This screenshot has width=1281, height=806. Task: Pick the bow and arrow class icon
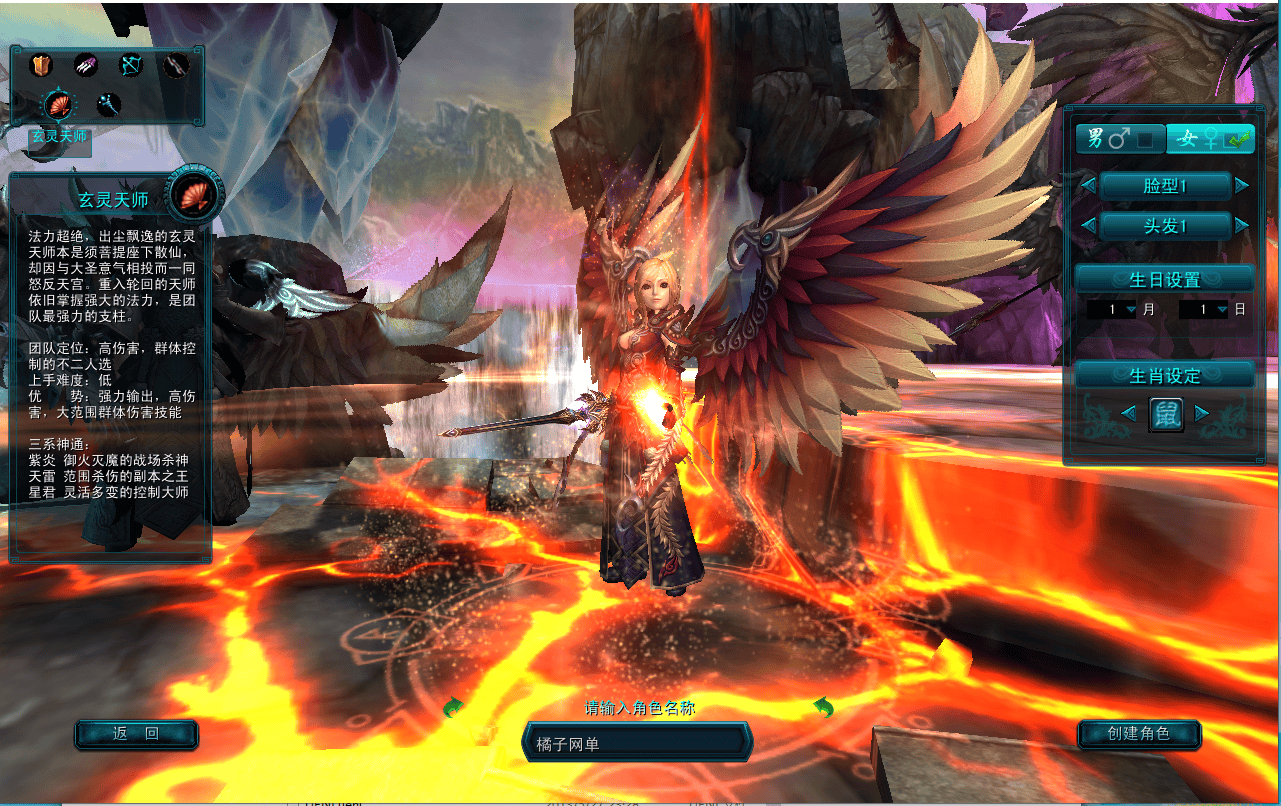131,66
